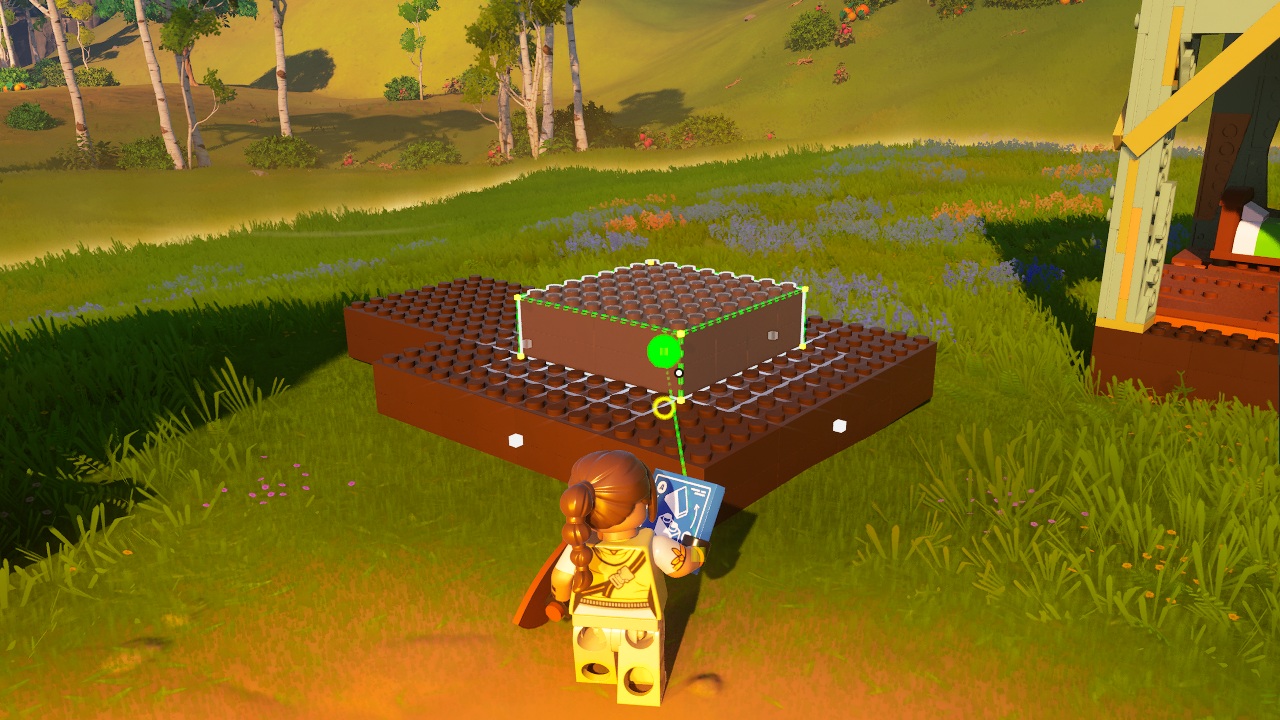The width and height of the screenshot is (1280, 720).
Task: Click the gray stud connector on the brick's left face
Action: coord(527,343)
